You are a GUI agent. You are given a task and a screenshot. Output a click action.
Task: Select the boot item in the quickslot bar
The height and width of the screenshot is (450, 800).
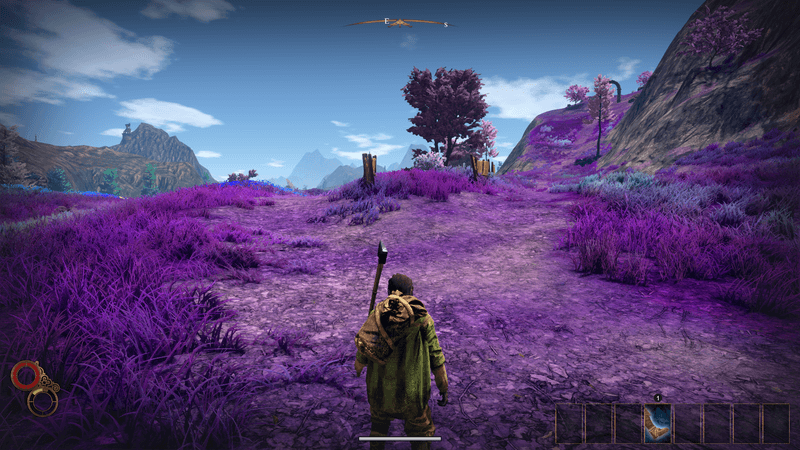(657, 423)
